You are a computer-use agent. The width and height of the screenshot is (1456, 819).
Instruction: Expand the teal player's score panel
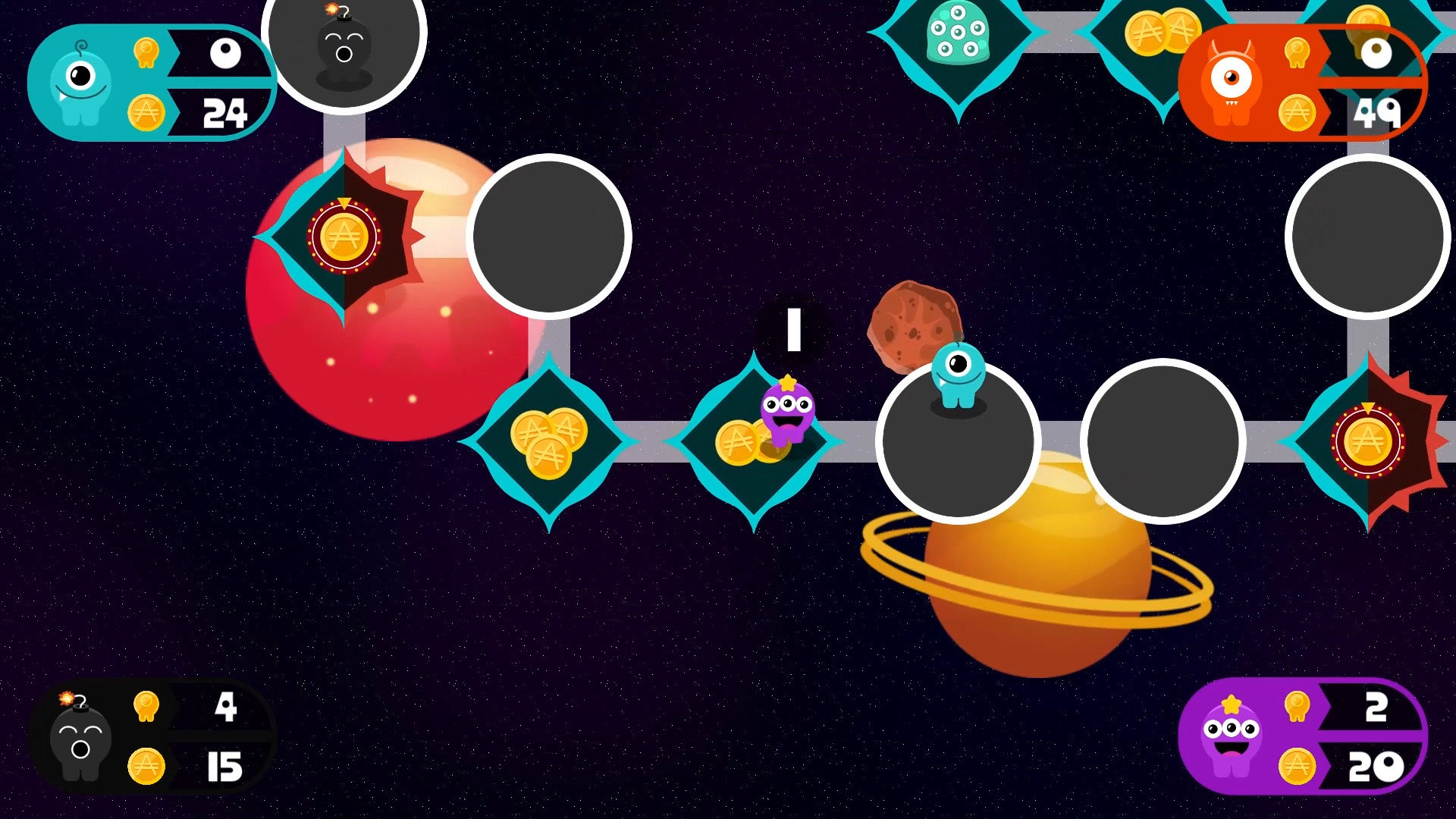click(152, 83)
